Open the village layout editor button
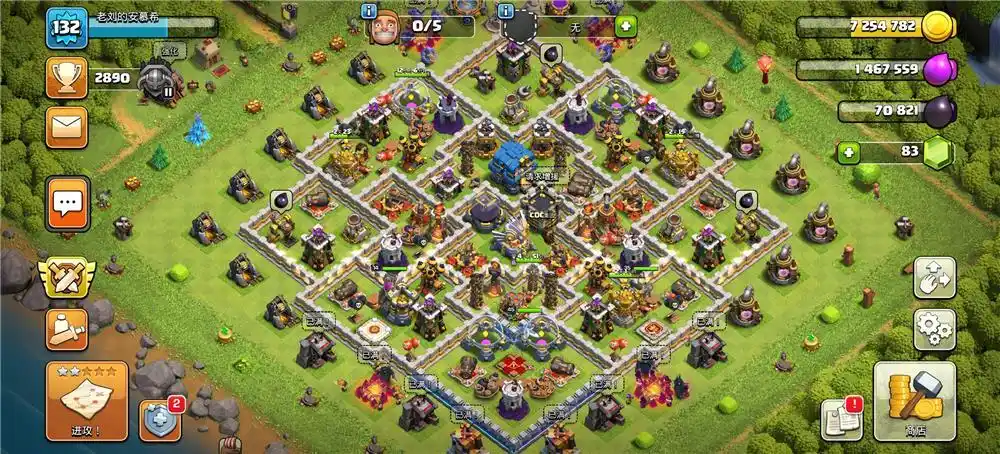This screenshot has width=1000, height=454. [x=934, y=278]
